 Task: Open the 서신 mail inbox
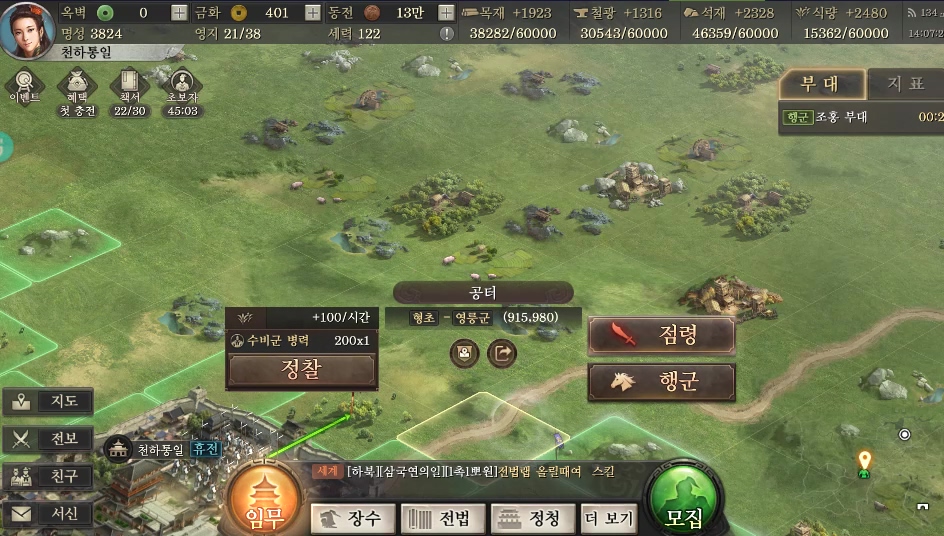[48, 514]
